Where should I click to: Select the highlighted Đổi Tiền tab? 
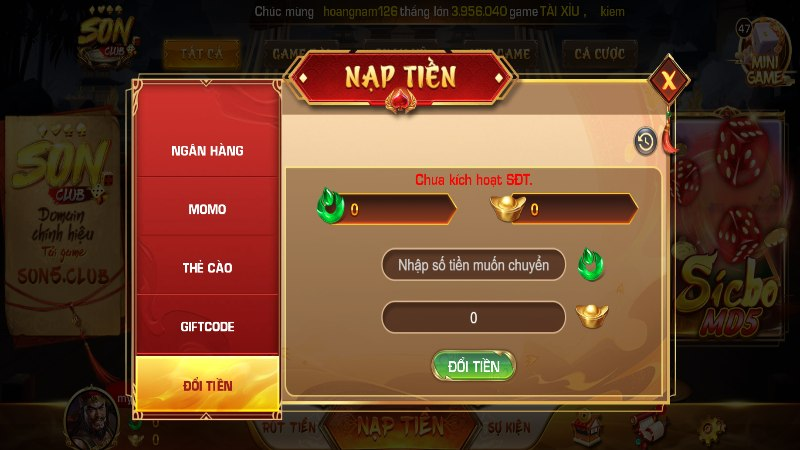pos(207,384)
